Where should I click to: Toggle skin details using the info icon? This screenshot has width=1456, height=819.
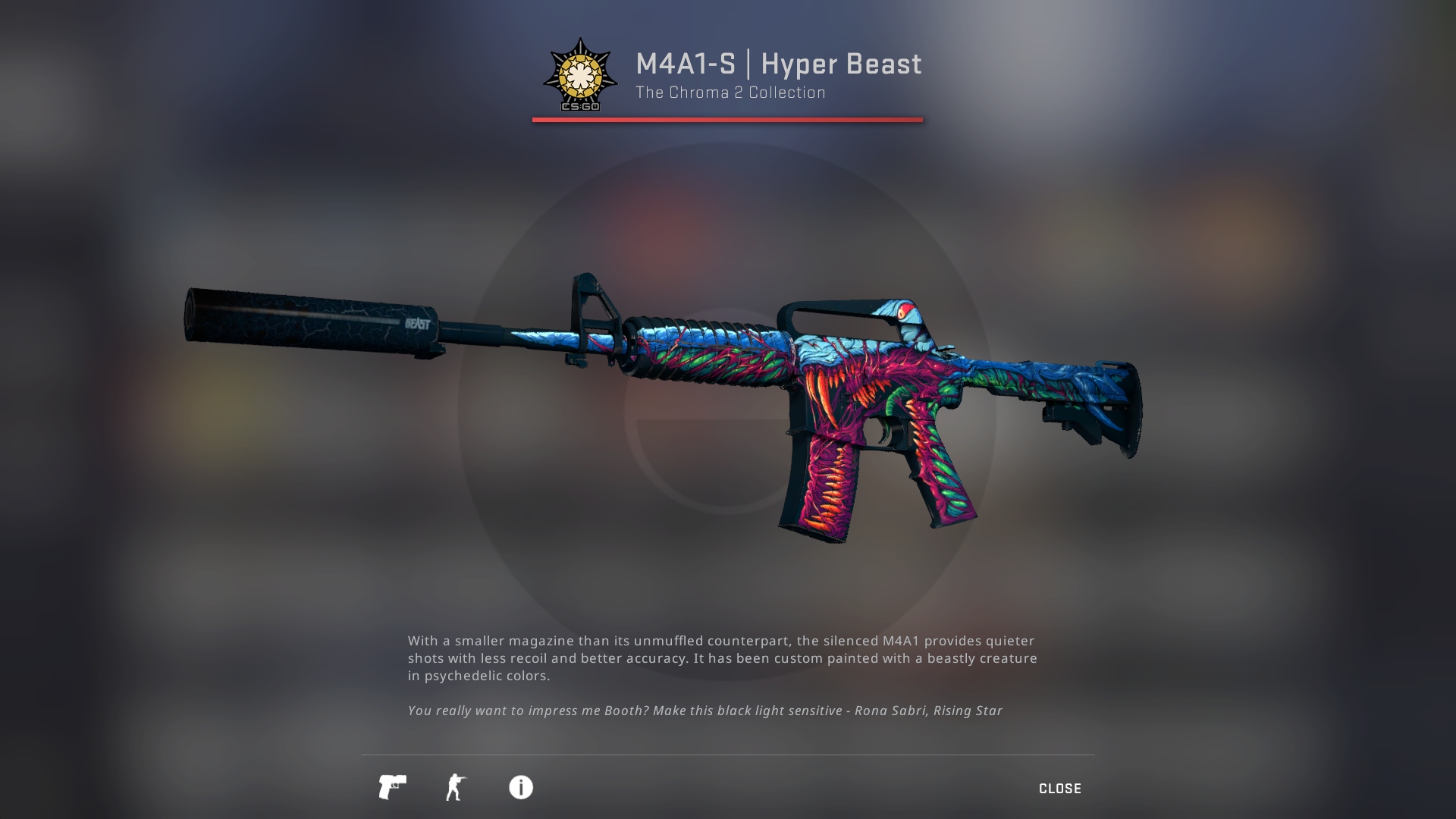520,788
